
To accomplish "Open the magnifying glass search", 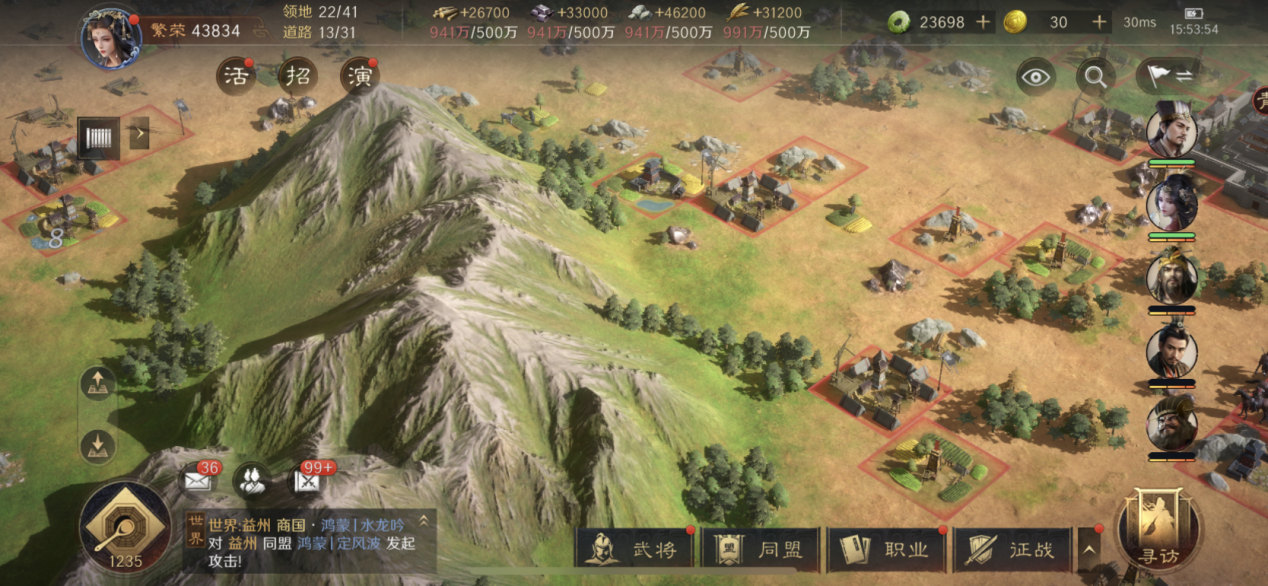I will (x=1095, y=77).
